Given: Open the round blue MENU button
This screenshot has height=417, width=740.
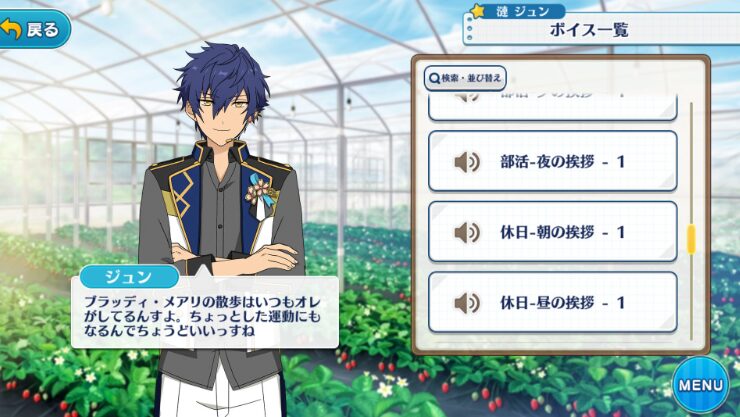Looking at the screenshot, I should (x=699, y=384).
